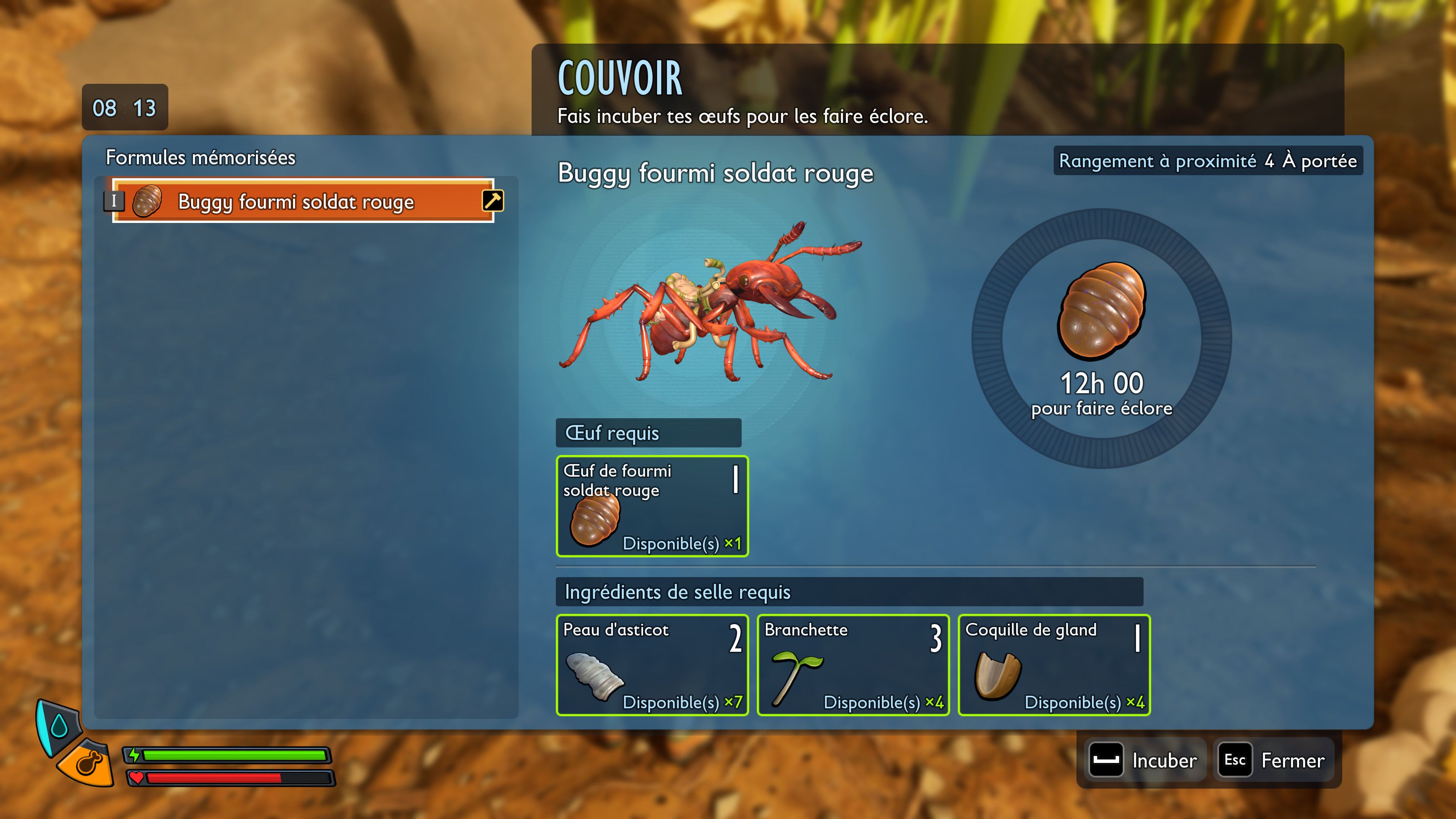Screen dimensions: 1456x819
Task: Click the green energy bar
Action: pos(237,756)
